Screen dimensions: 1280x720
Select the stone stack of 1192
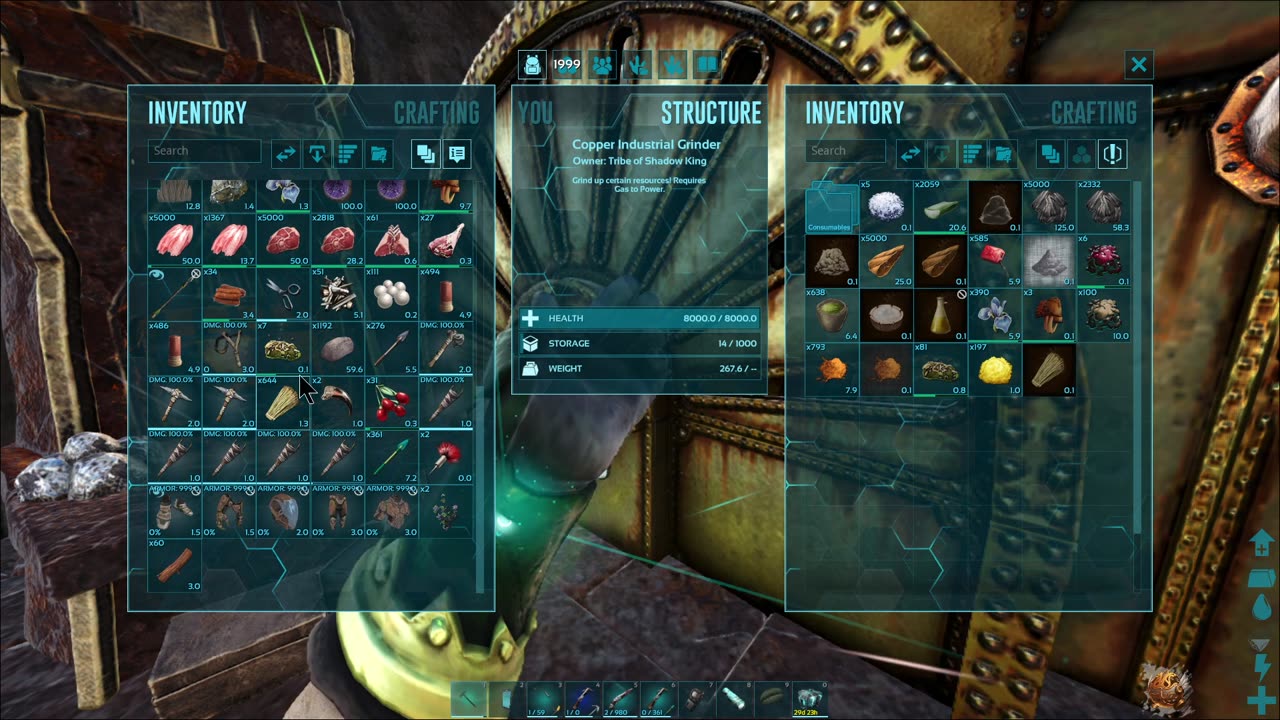click(338, 348)
